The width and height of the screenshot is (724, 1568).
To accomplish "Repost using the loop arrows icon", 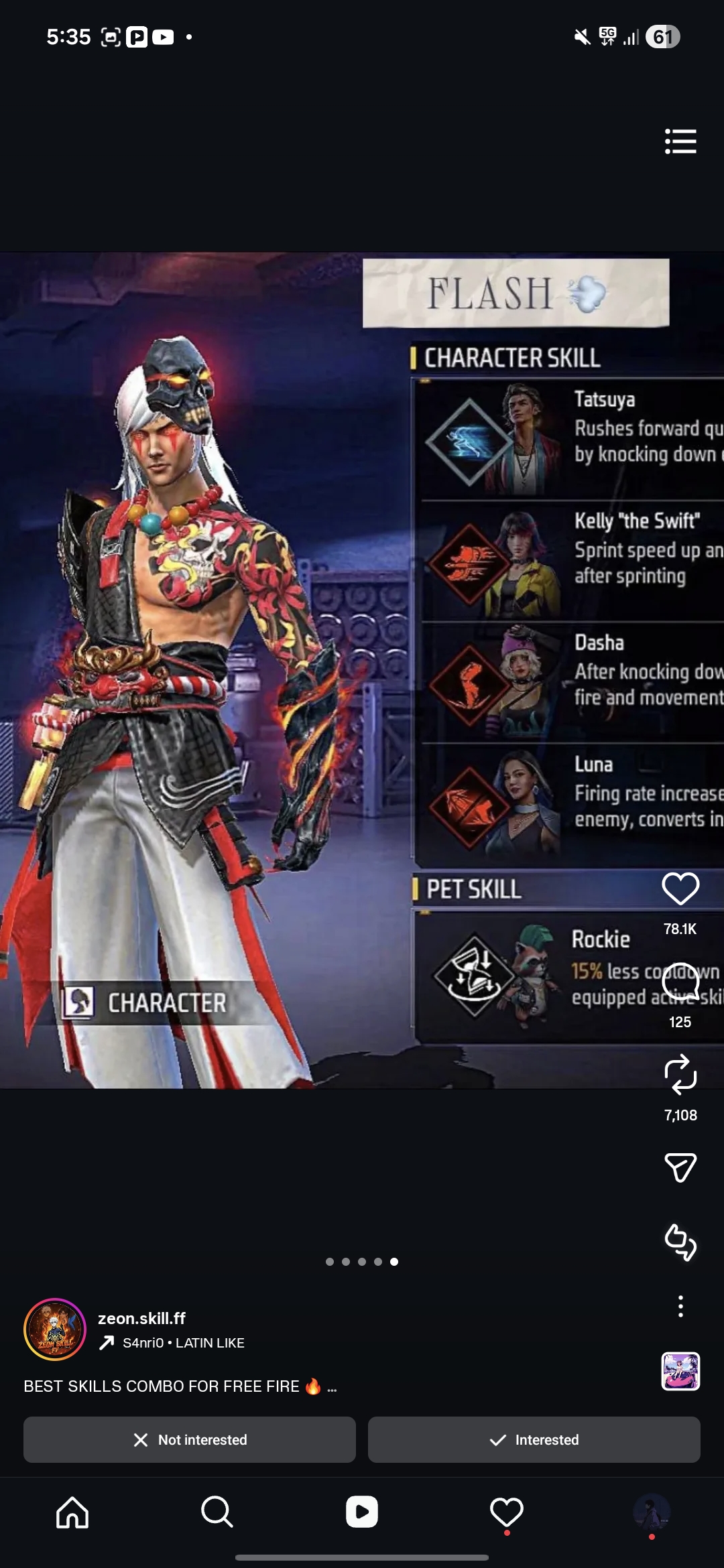I will [680, 1074].
